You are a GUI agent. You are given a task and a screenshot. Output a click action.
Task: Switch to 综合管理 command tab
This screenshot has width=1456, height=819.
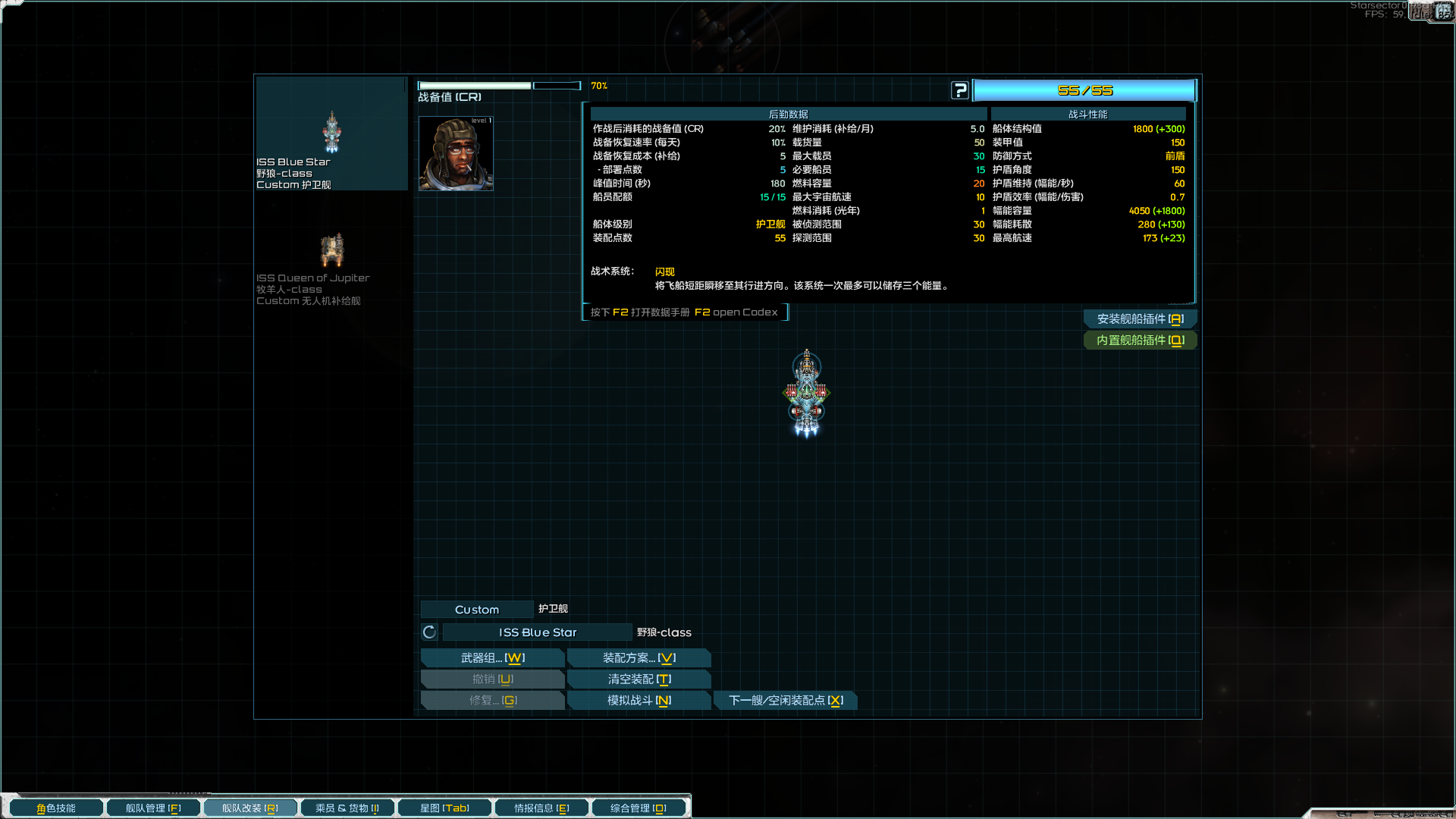(639, 808)
